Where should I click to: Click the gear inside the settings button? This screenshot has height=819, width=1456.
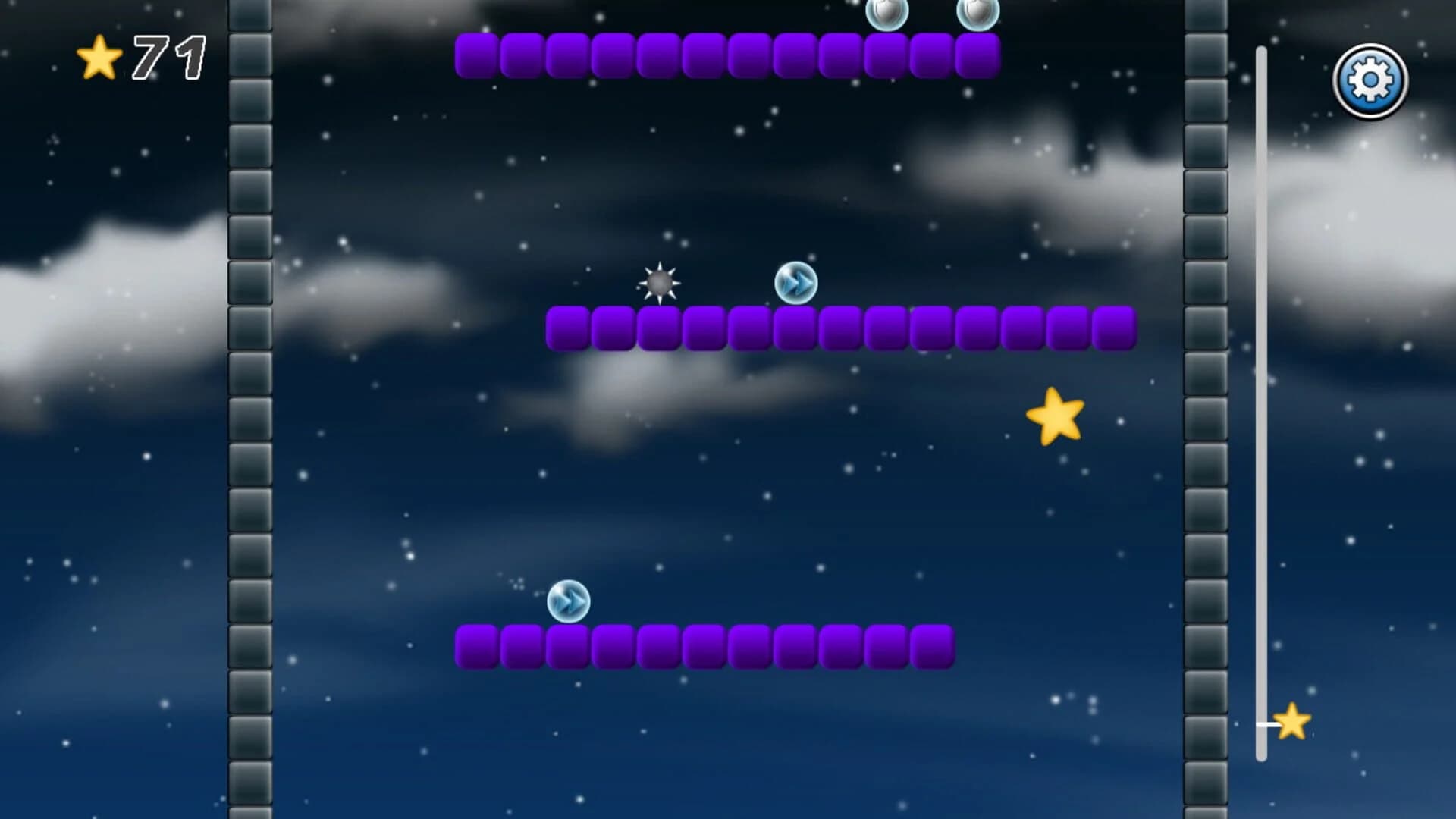point(1370,81)
